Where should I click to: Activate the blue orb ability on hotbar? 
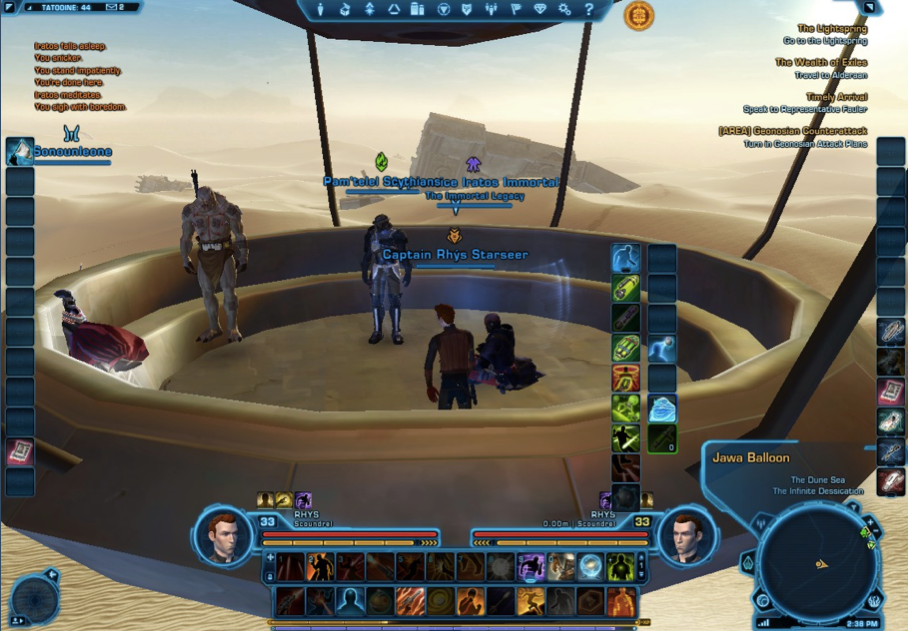[x=590, y=567]
